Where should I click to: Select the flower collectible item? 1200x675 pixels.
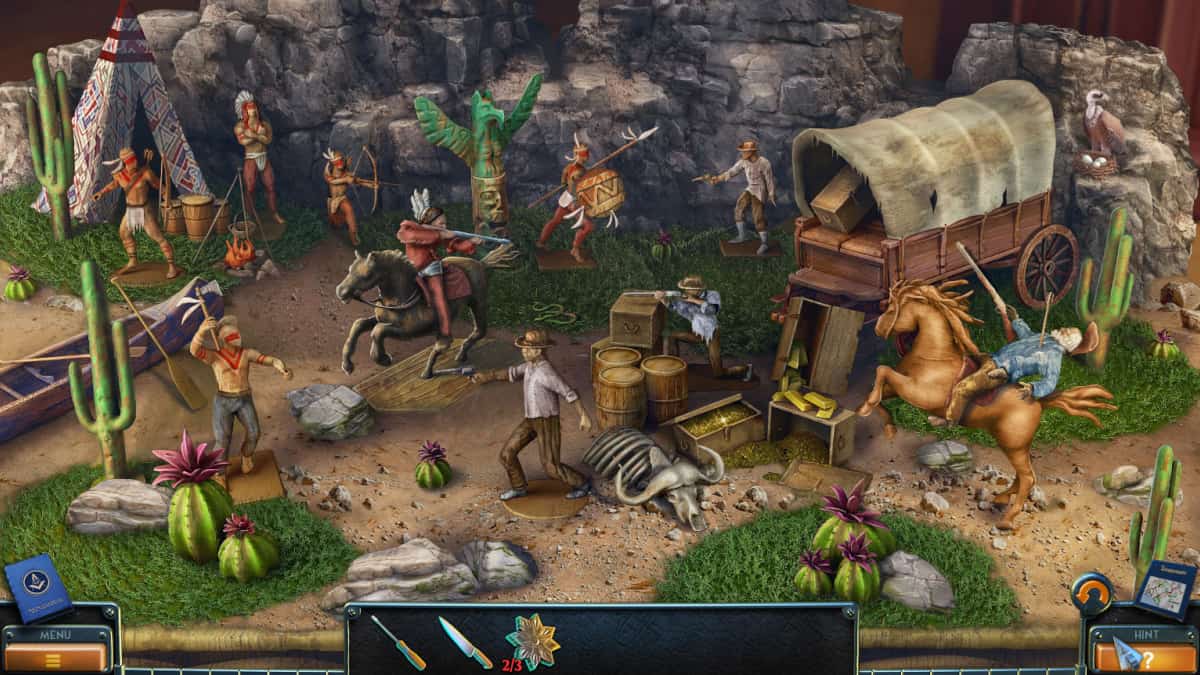point(531,641)
